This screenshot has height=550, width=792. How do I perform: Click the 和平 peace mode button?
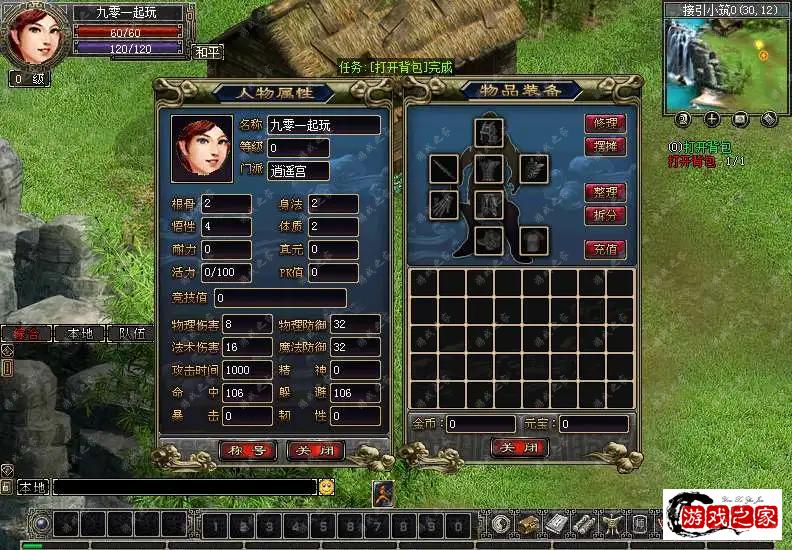pos(206,50)
